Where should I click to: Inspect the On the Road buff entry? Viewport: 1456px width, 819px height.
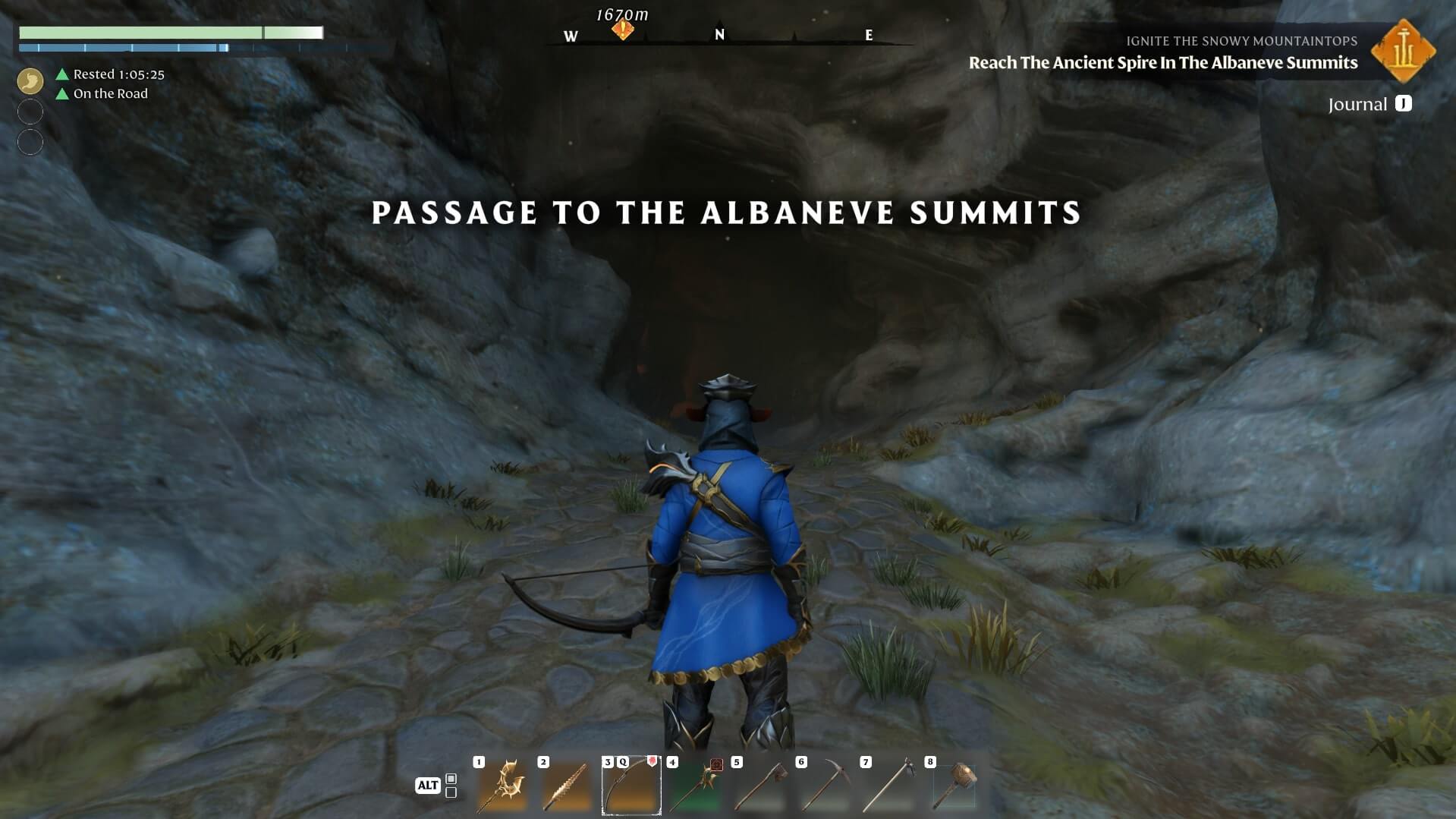tap(110, 94)
